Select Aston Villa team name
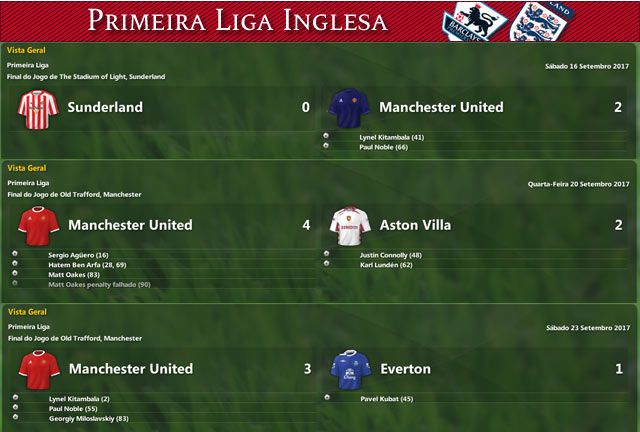Viewport: 640px width, 432px height. (x=415, y=225)
